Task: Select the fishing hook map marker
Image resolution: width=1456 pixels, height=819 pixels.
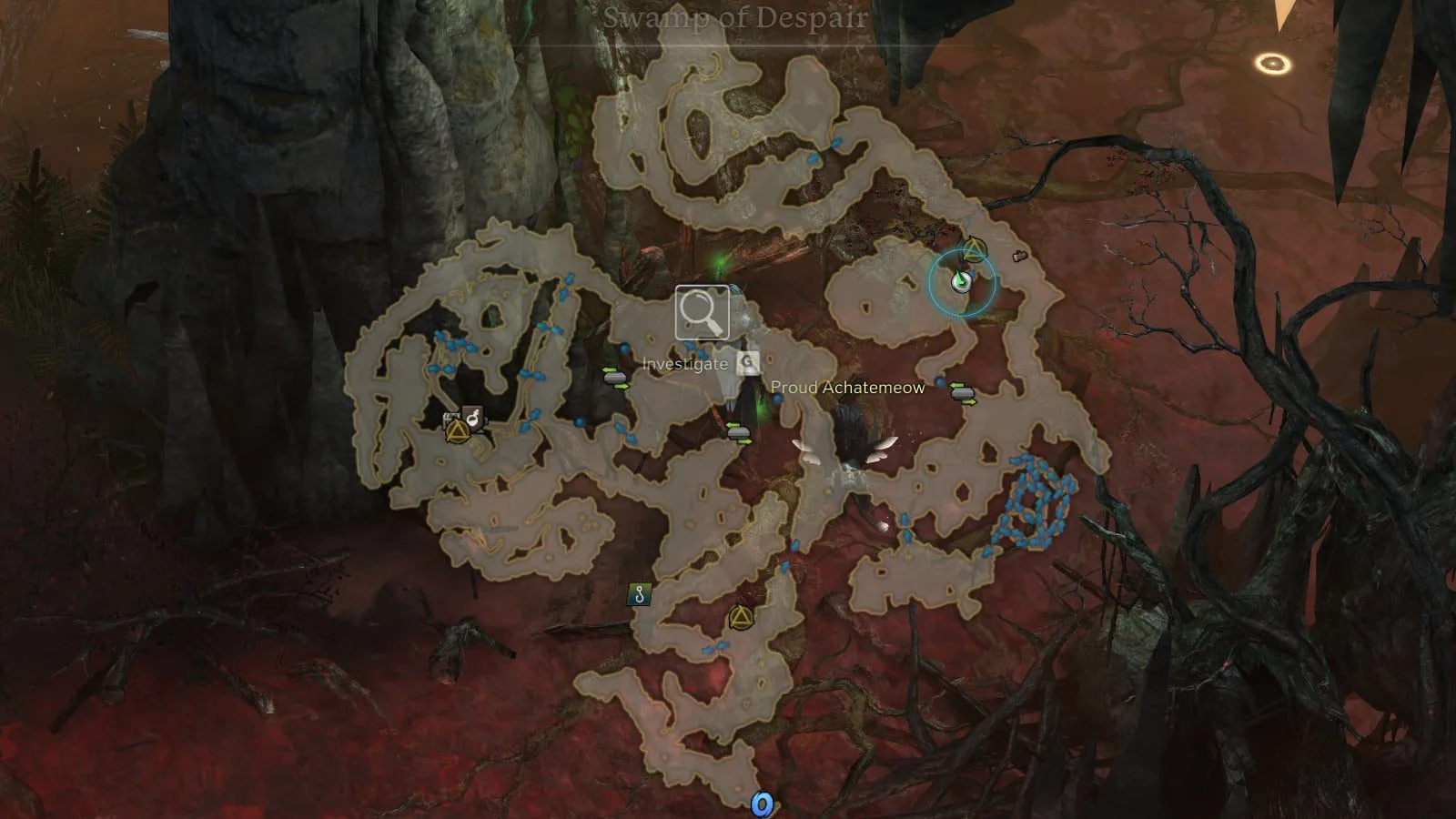Action: (640, 596)
